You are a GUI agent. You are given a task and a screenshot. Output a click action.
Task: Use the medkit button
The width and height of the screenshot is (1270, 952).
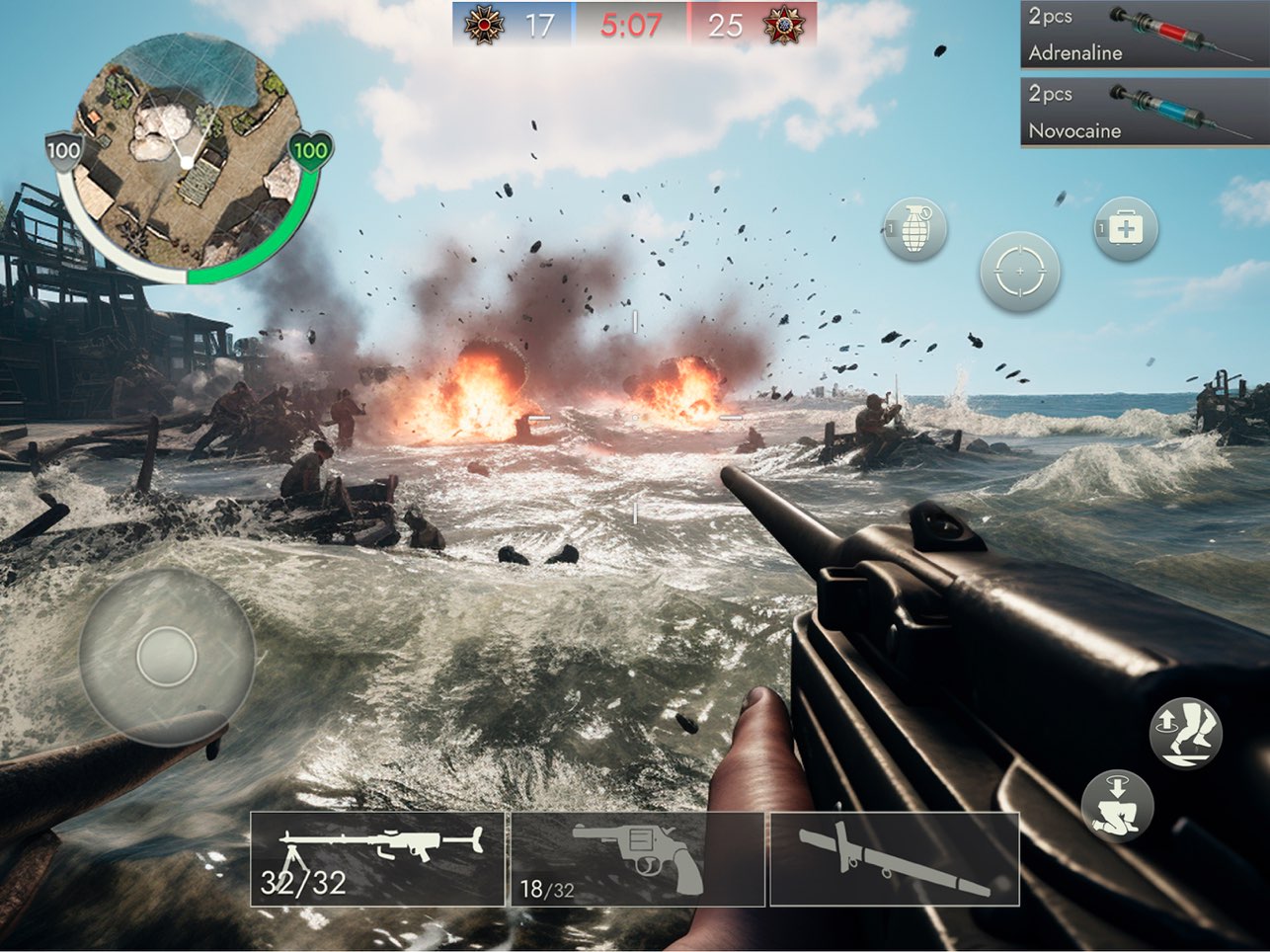point(1125,229)
